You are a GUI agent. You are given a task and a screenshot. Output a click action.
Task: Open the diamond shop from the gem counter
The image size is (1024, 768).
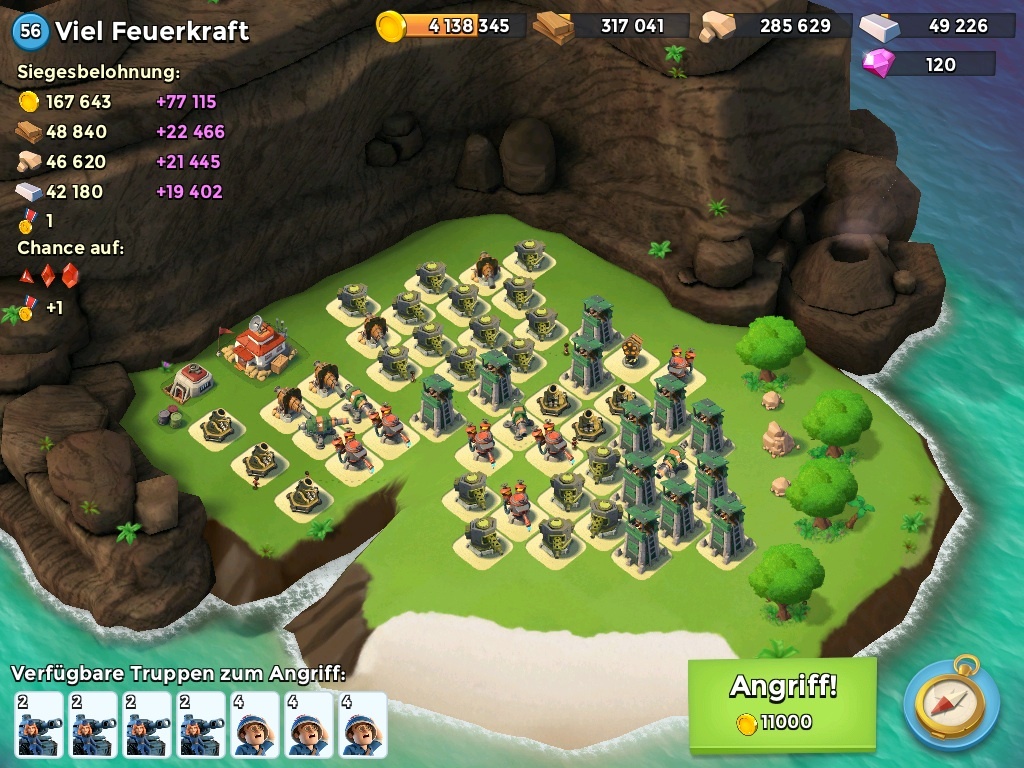tap(929, 64)
